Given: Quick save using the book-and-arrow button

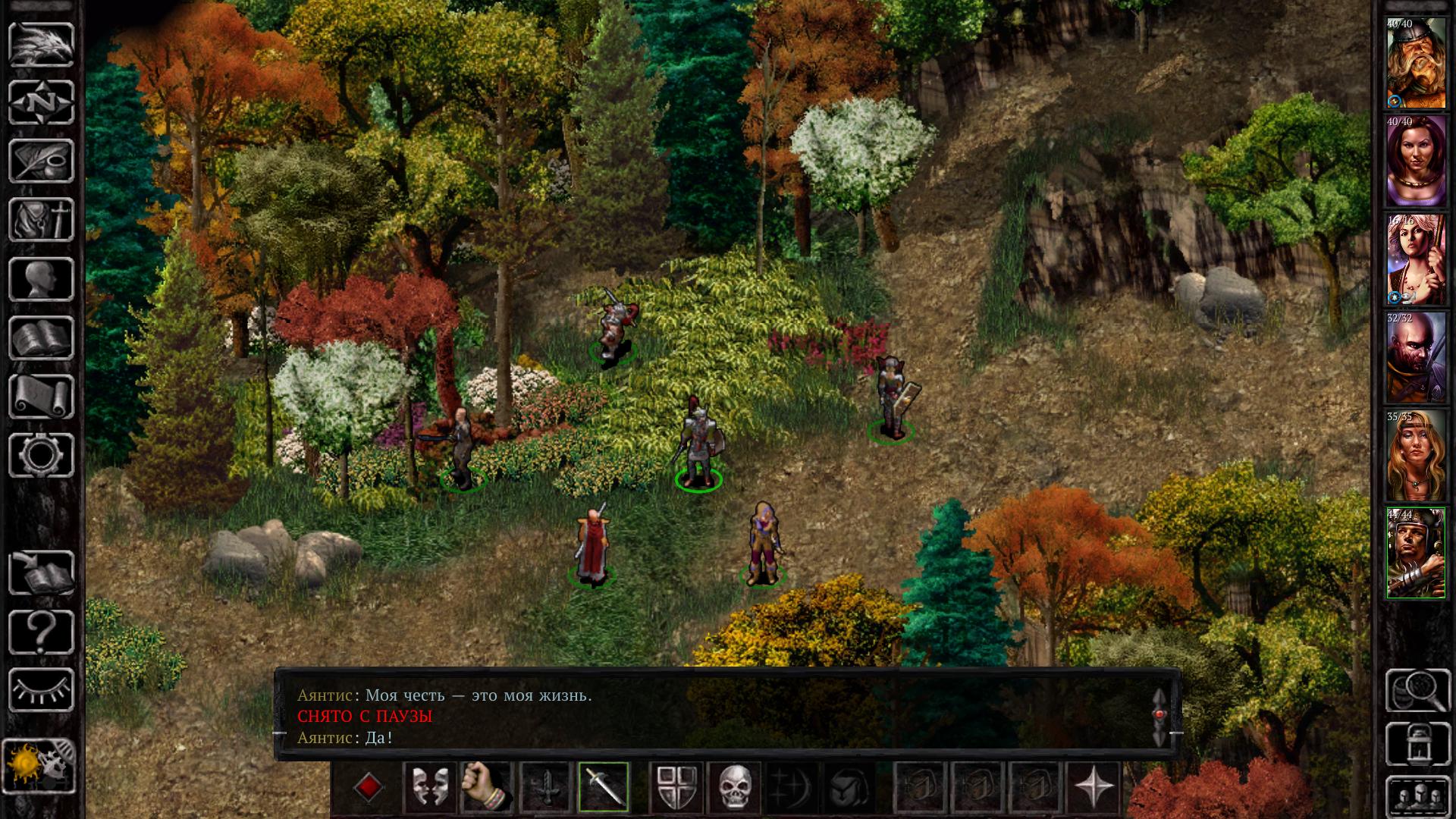Looking at the screenshot, I should coord(41,573).
